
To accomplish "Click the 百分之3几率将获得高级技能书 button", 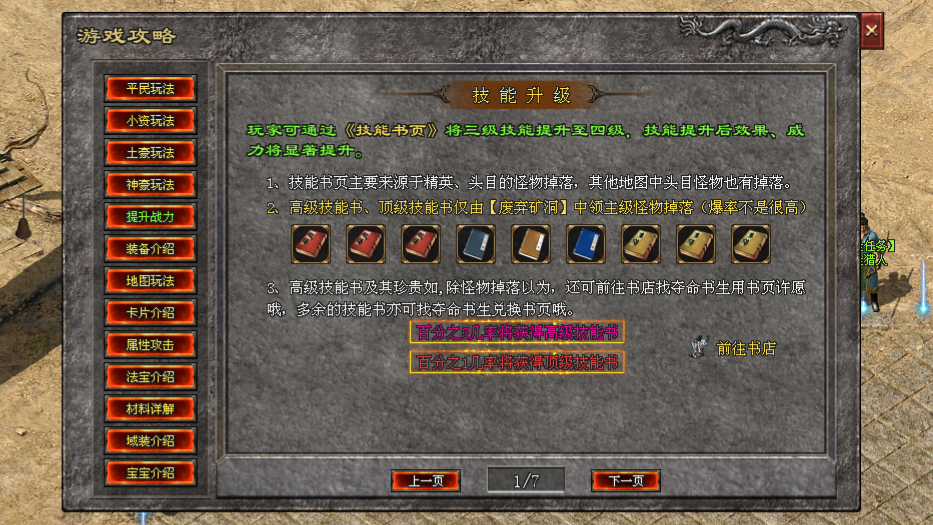I will click(x=517, y=332).
